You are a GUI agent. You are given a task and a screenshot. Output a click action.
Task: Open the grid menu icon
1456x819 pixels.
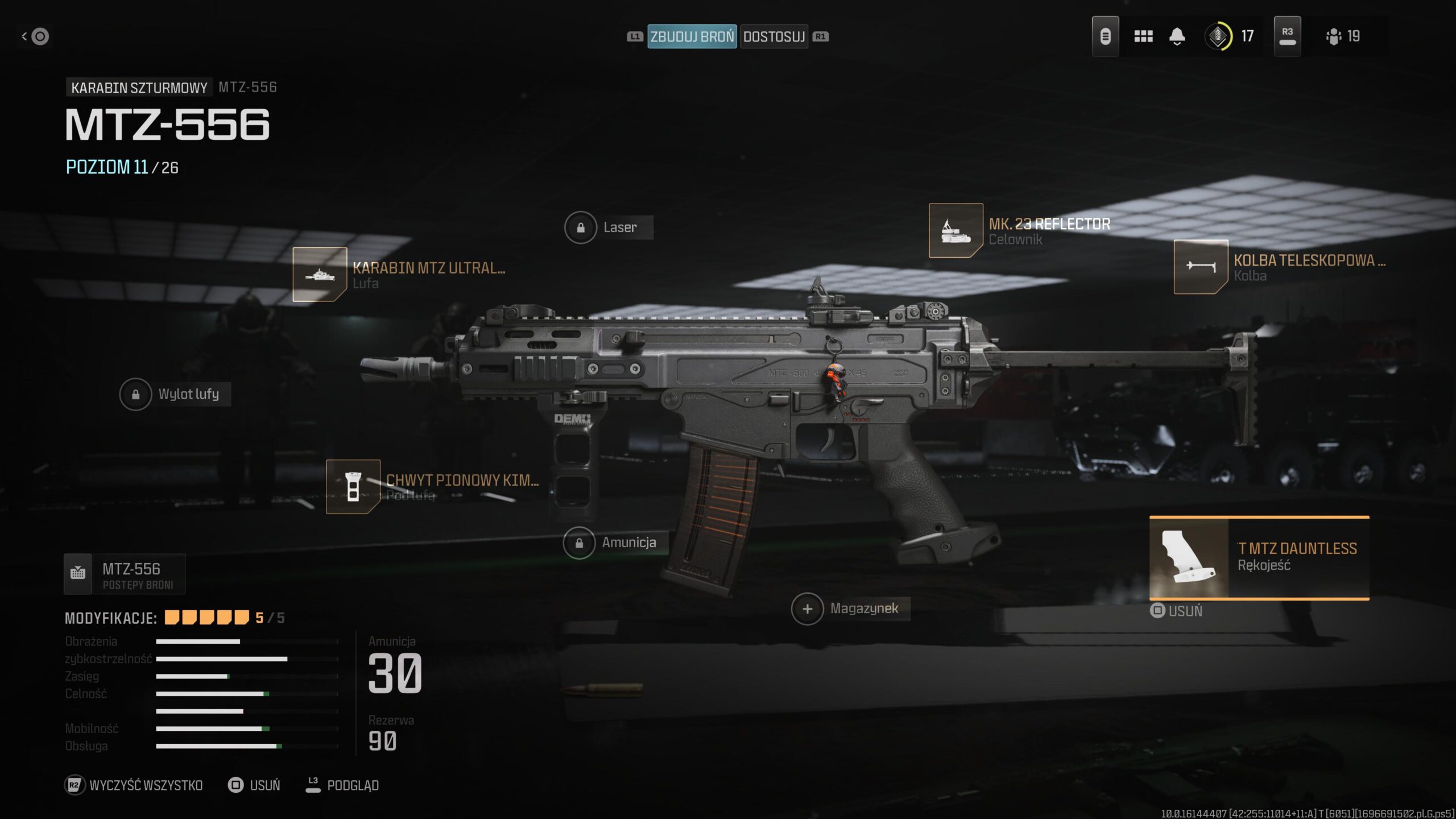pos(1143,36)
